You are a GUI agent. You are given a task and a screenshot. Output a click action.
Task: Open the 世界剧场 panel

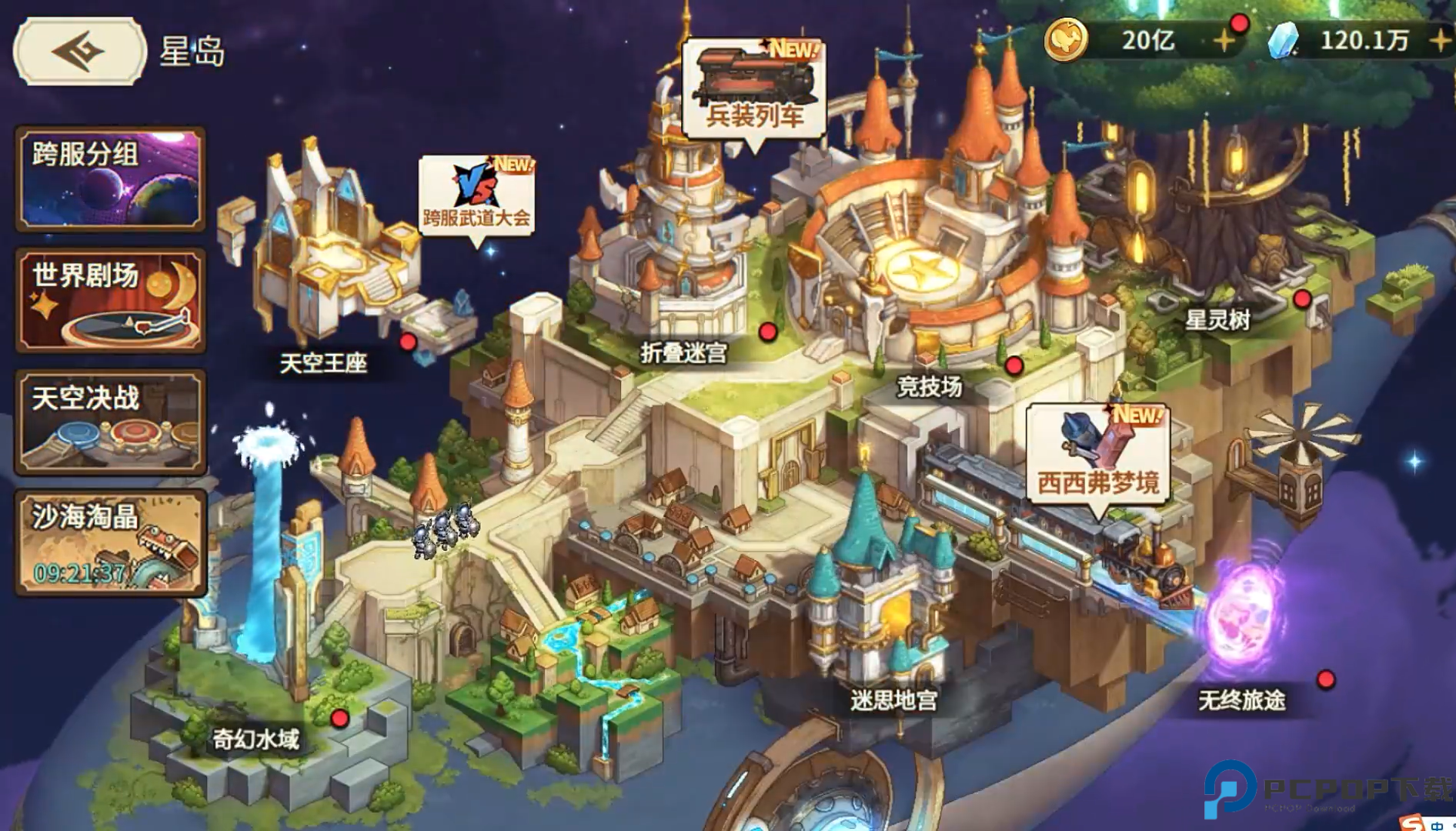[x=111, y=300]
